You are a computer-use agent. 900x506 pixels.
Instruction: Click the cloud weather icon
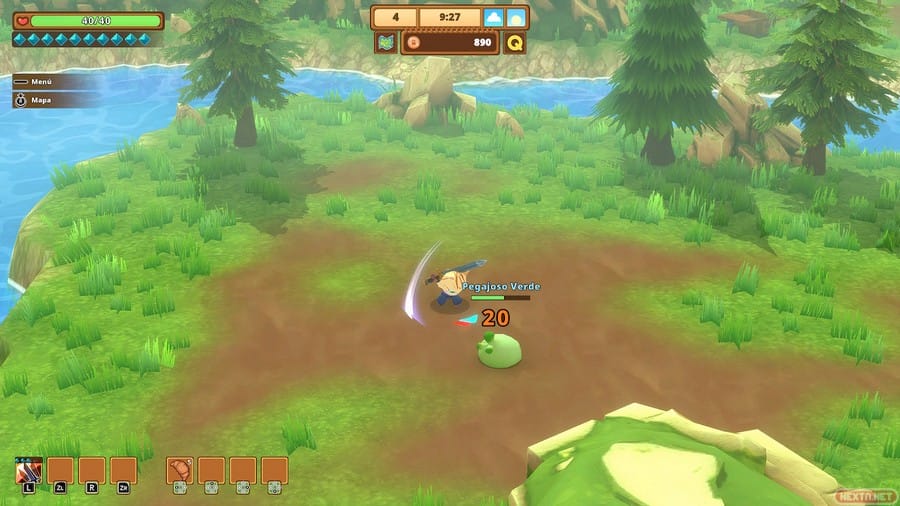pyautogui.click(x=494, y=18)
